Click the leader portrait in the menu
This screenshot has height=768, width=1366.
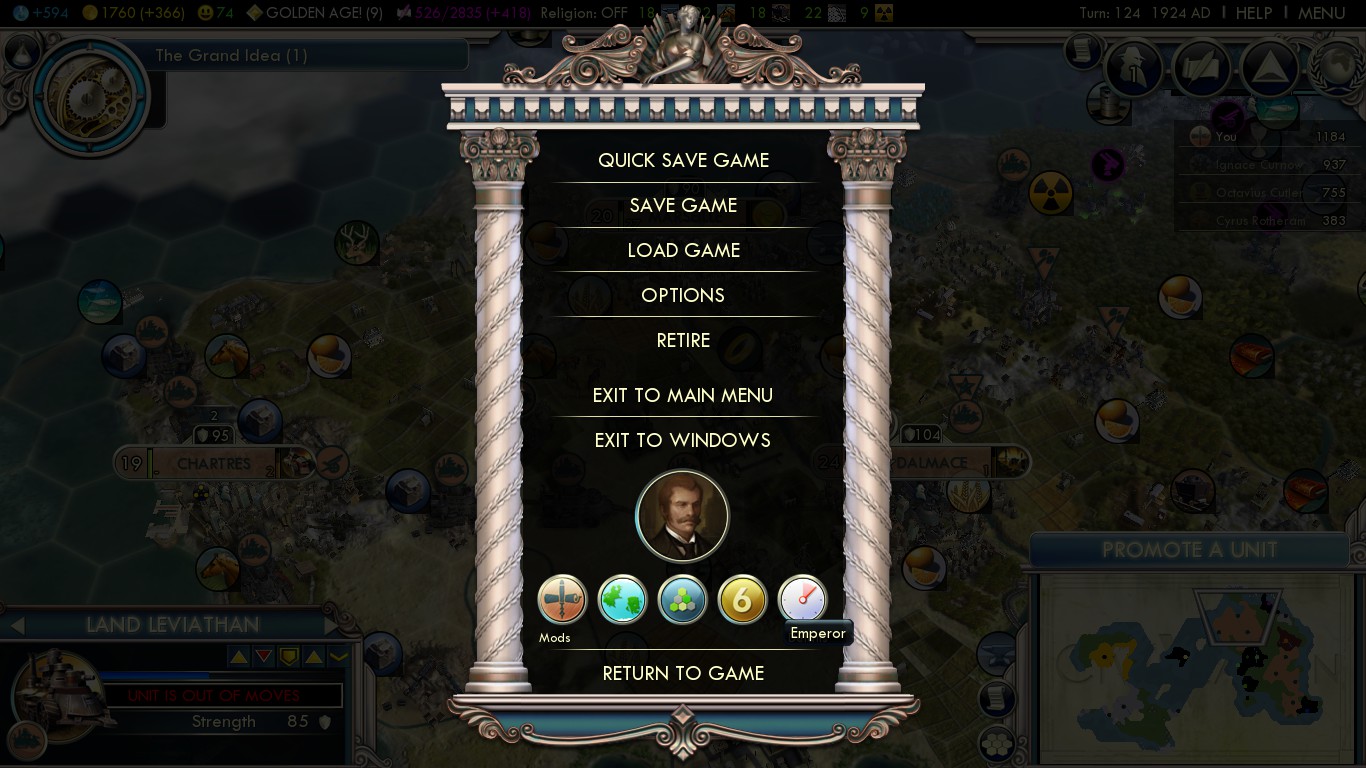point(682,516)
